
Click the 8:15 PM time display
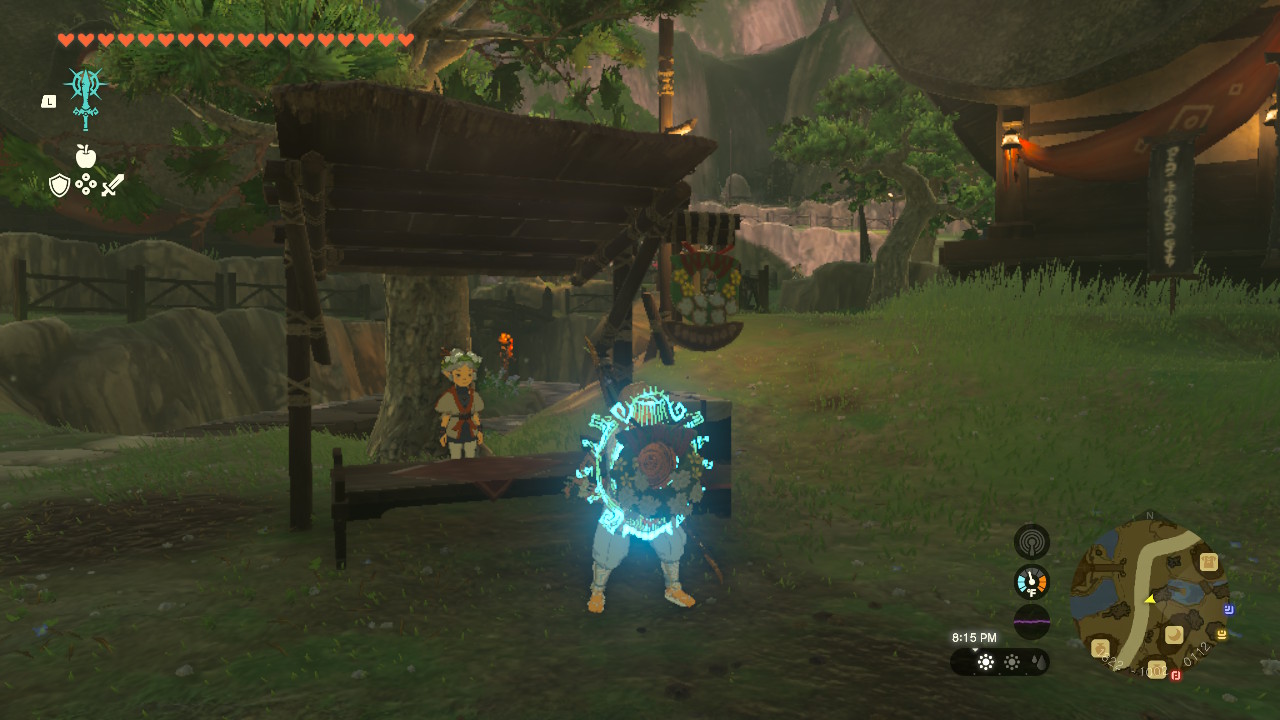[x=973, y=637]
